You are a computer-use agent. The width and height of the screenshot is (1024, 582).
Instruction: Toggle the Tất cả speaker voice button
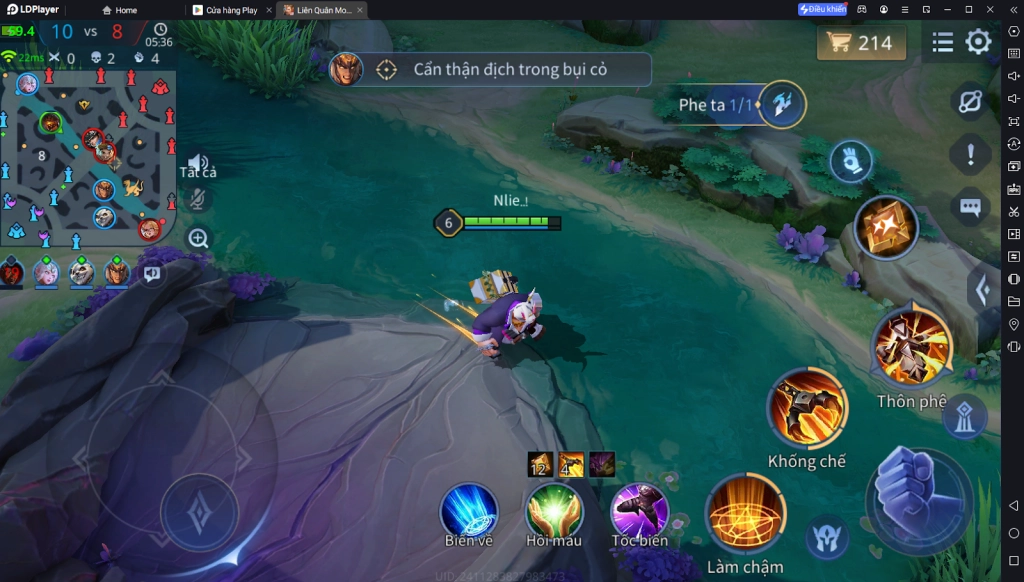pyautogui.click(x=198, y=164)
